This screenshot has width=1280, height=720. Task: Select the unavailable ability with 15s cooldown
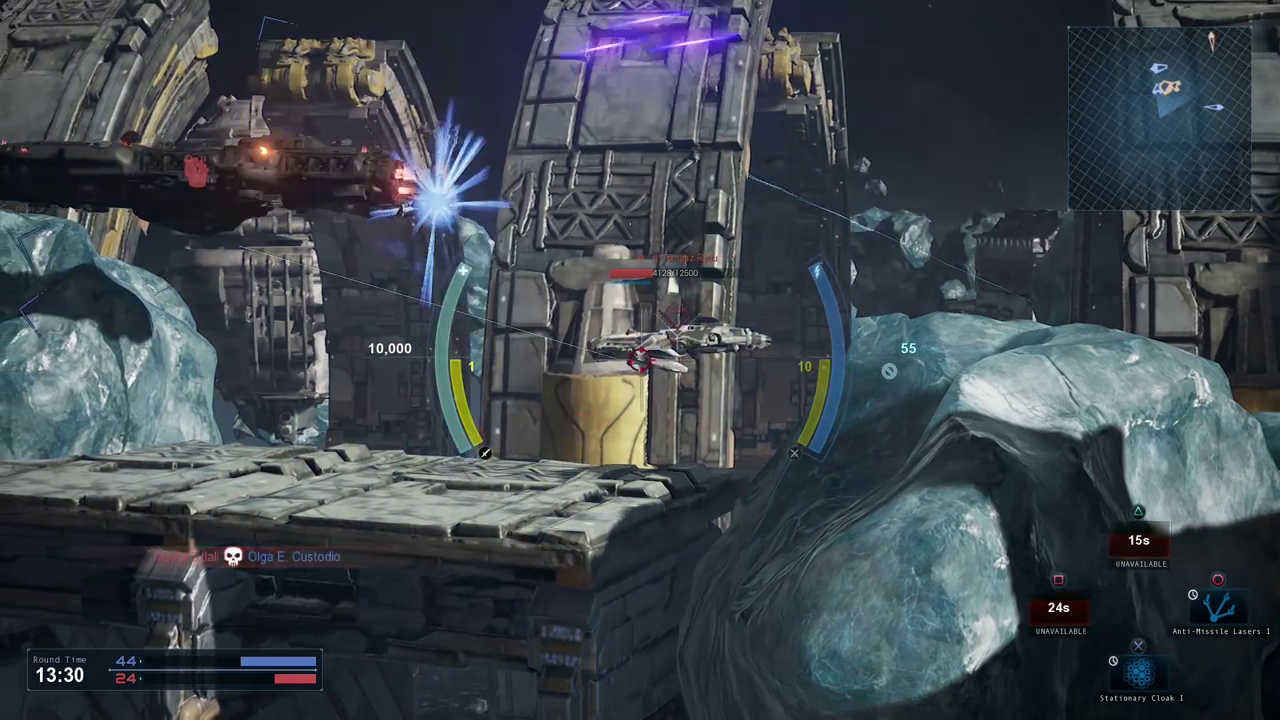(1139, 542)
